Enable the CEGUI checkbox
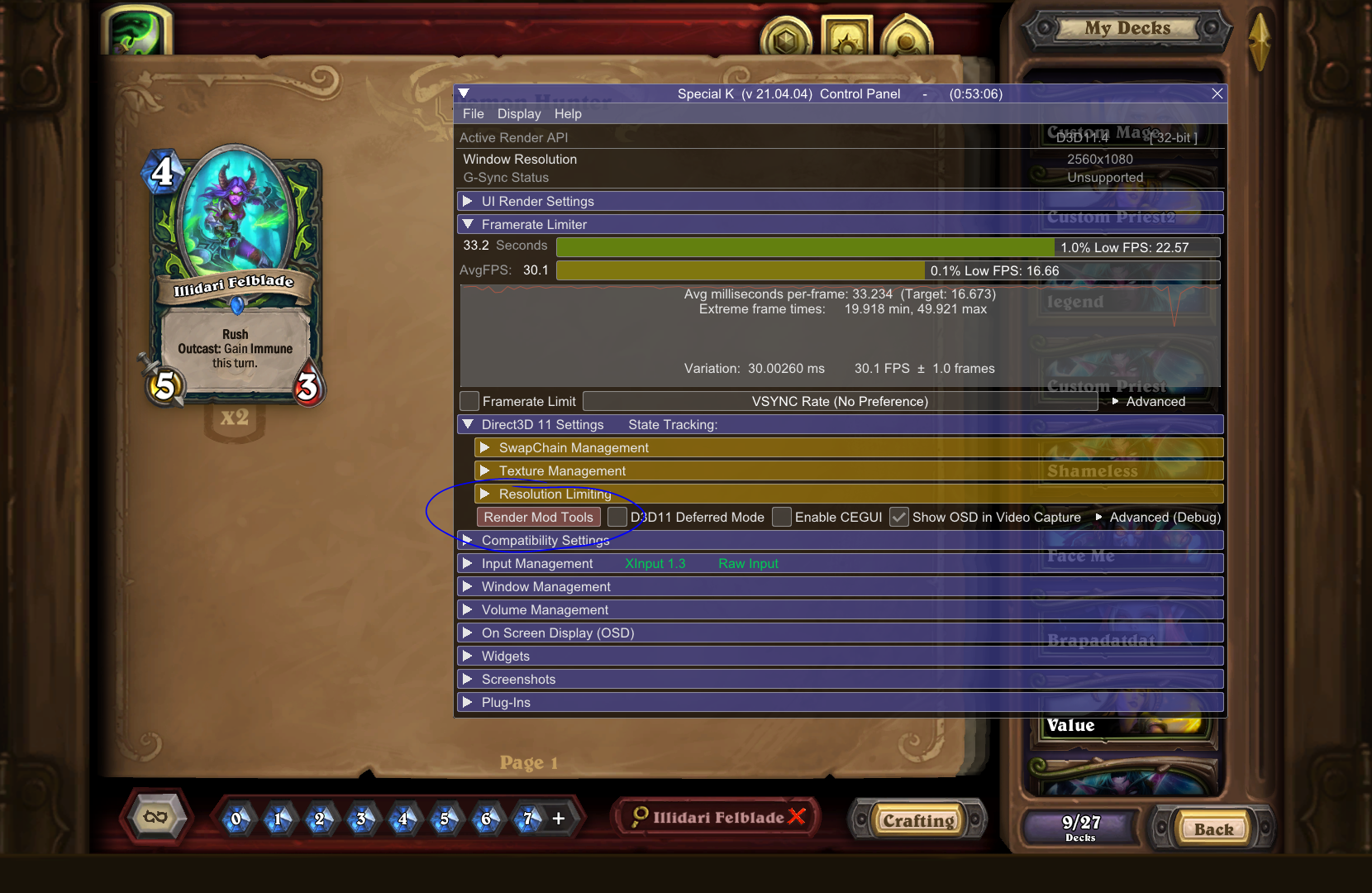The height and width of the screenshot is (893, 1372). tap(781, 517)
